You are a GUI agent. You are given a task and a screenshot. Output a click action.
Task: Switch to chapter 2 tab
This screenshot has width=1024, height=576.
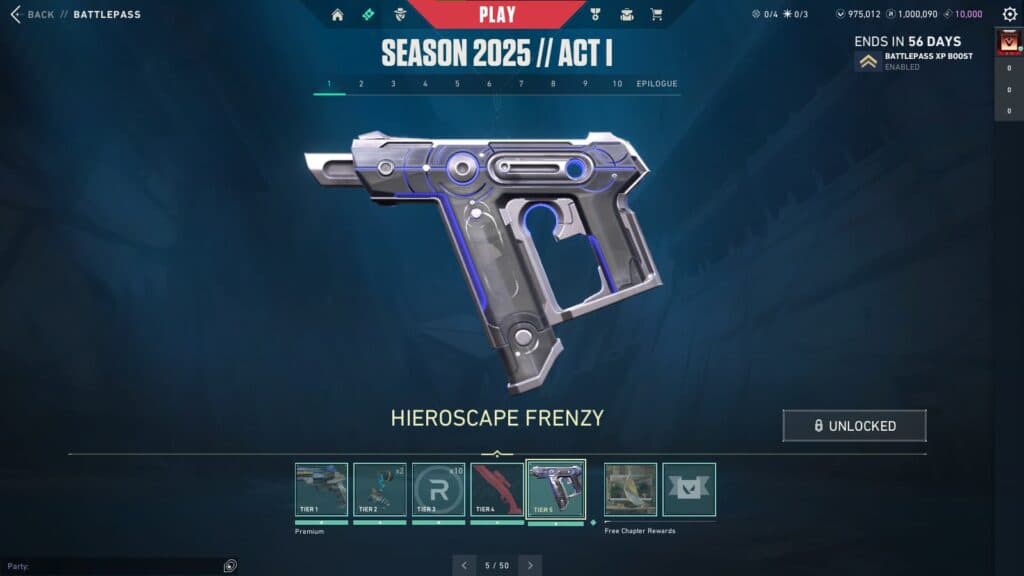coord(361,84)
